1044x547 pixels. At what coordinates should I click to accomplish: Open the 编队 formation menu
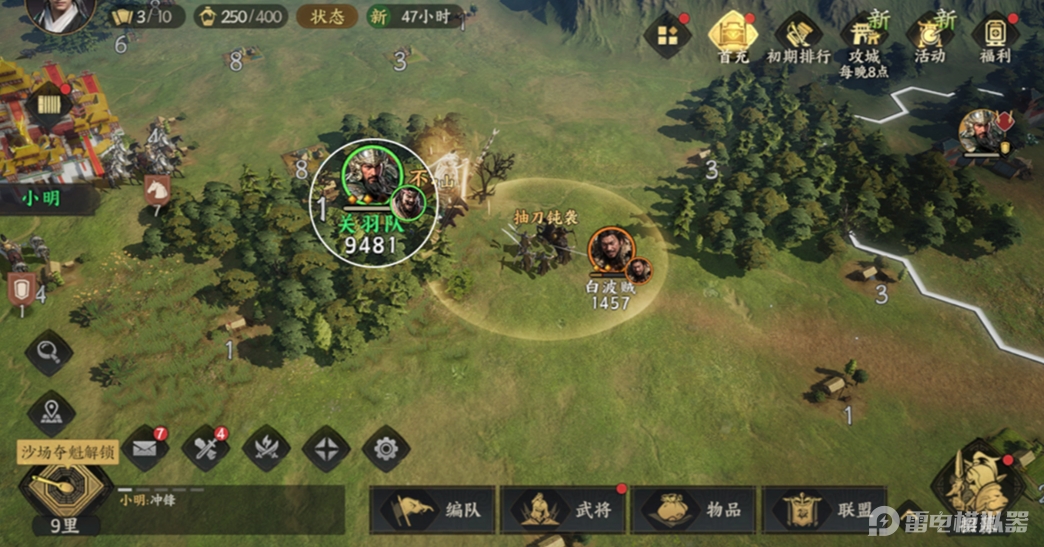pos(434,509)
